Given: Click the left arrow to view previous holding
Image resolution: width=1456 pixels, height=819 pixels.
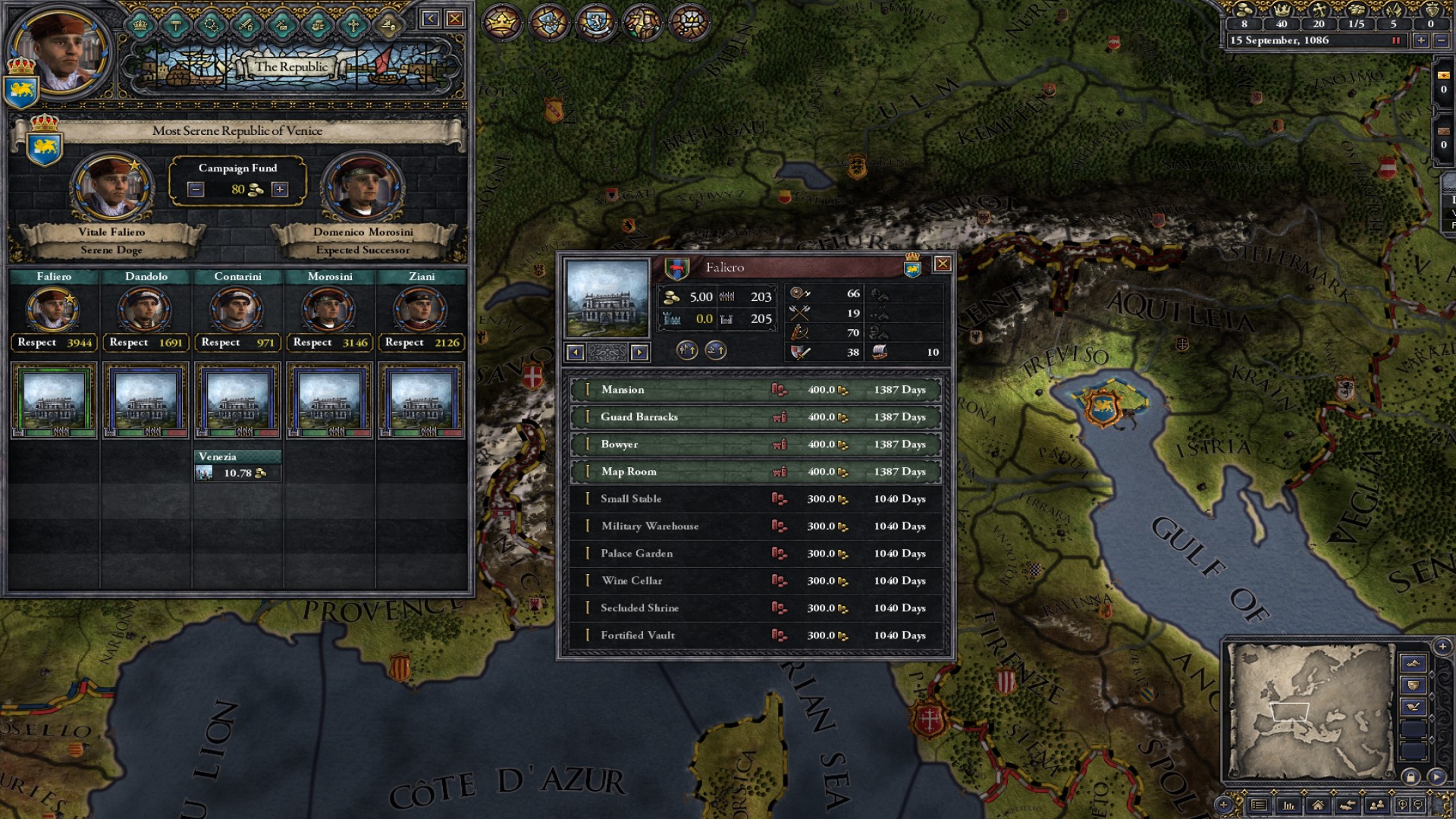Looking at the screenshot, I should [x=576, y=353].
